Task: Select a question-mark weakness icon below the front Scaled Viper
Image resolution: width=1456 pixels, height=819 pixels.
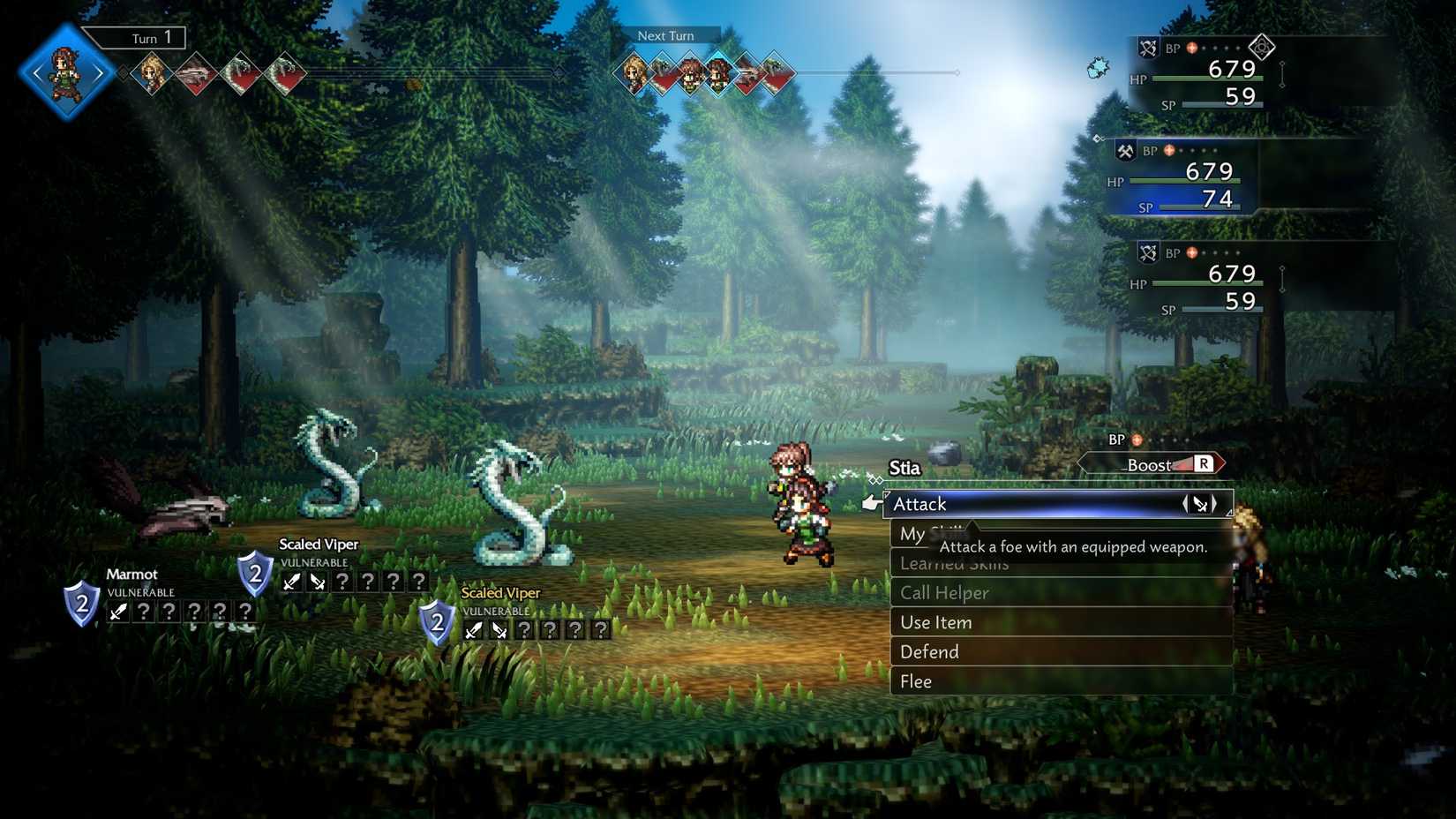Action: (526, 630)
